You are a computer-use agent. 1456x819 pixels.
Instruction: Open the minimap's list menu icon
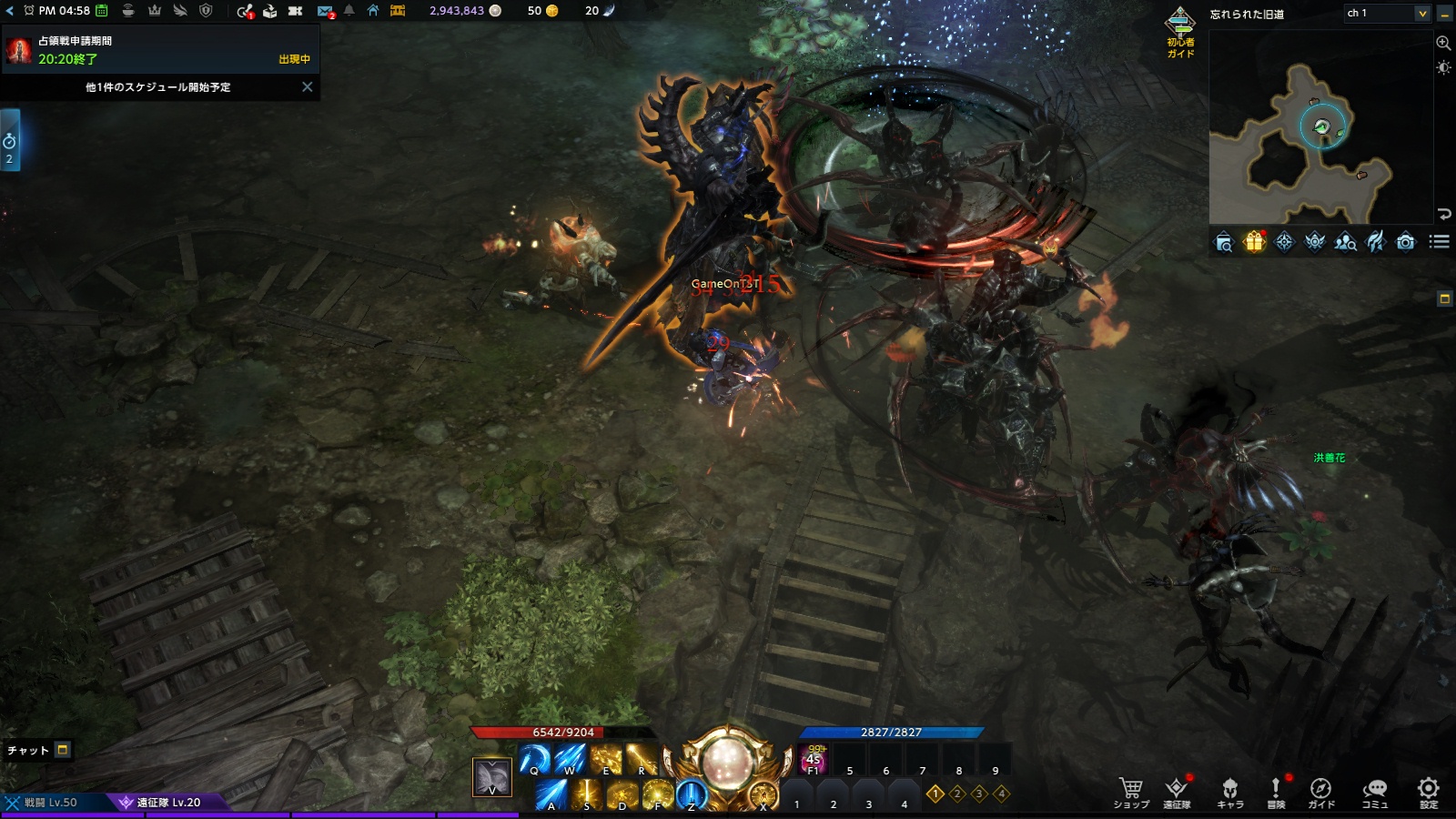pos(1439,241)
